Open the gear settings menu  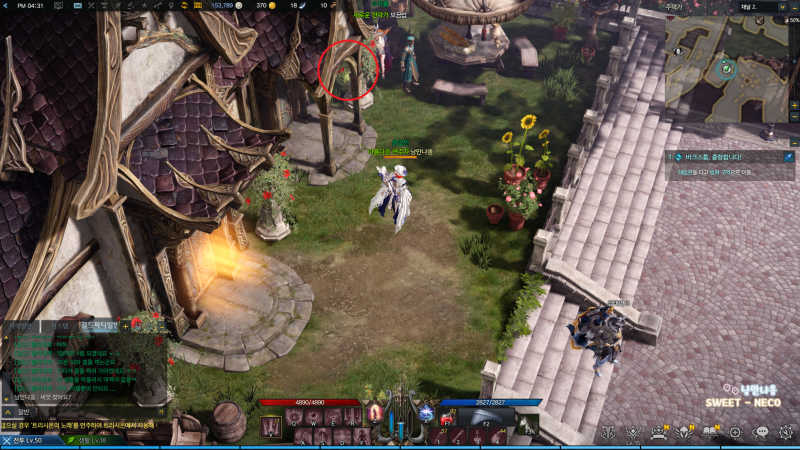[x=786, y=432]
